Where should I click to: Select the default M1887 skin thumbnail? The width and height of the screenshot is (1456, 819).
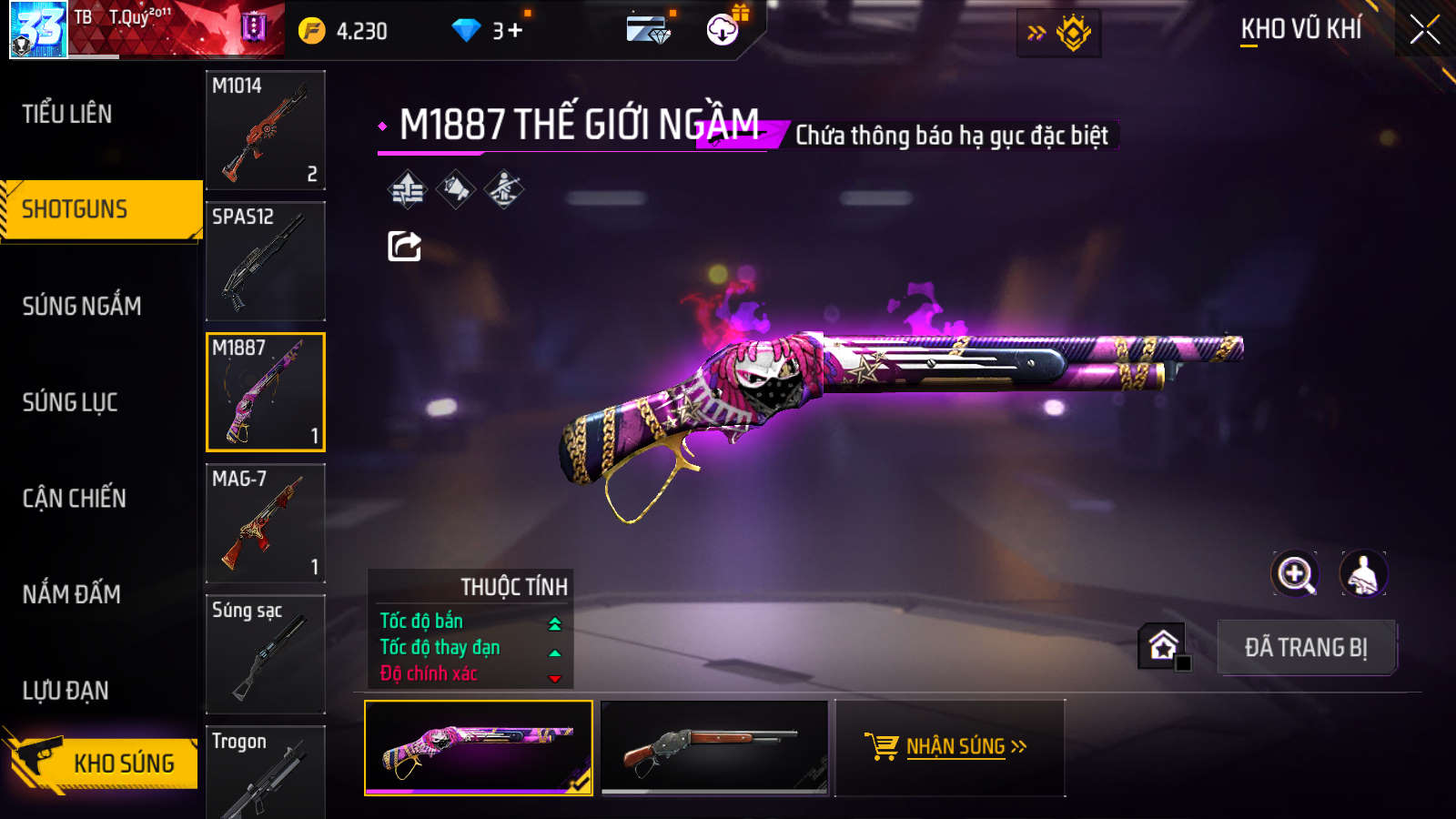tap(714, 748)
